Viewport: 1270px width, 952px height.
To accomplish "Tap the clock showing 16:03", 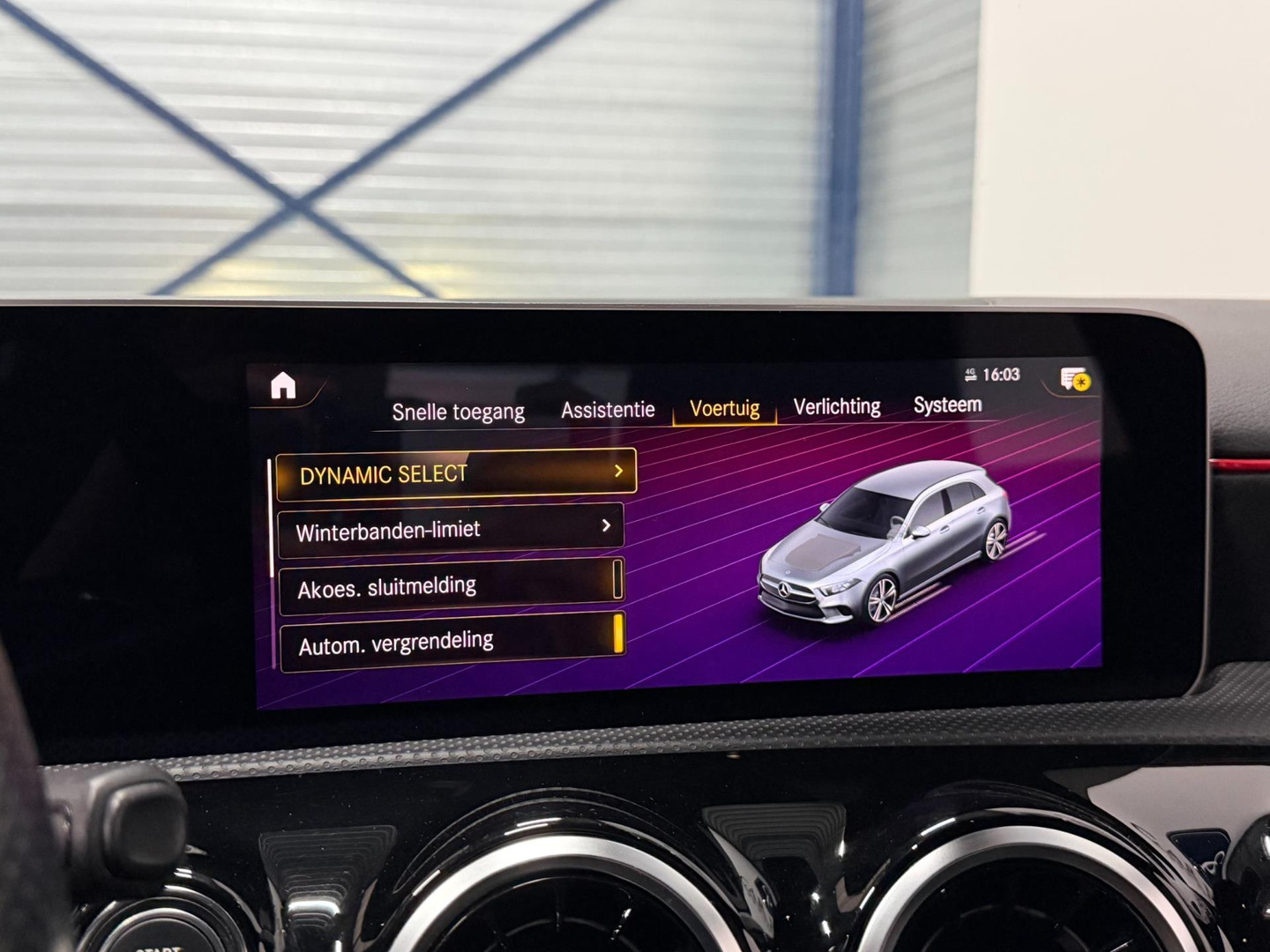I will tap(1001, 374).
